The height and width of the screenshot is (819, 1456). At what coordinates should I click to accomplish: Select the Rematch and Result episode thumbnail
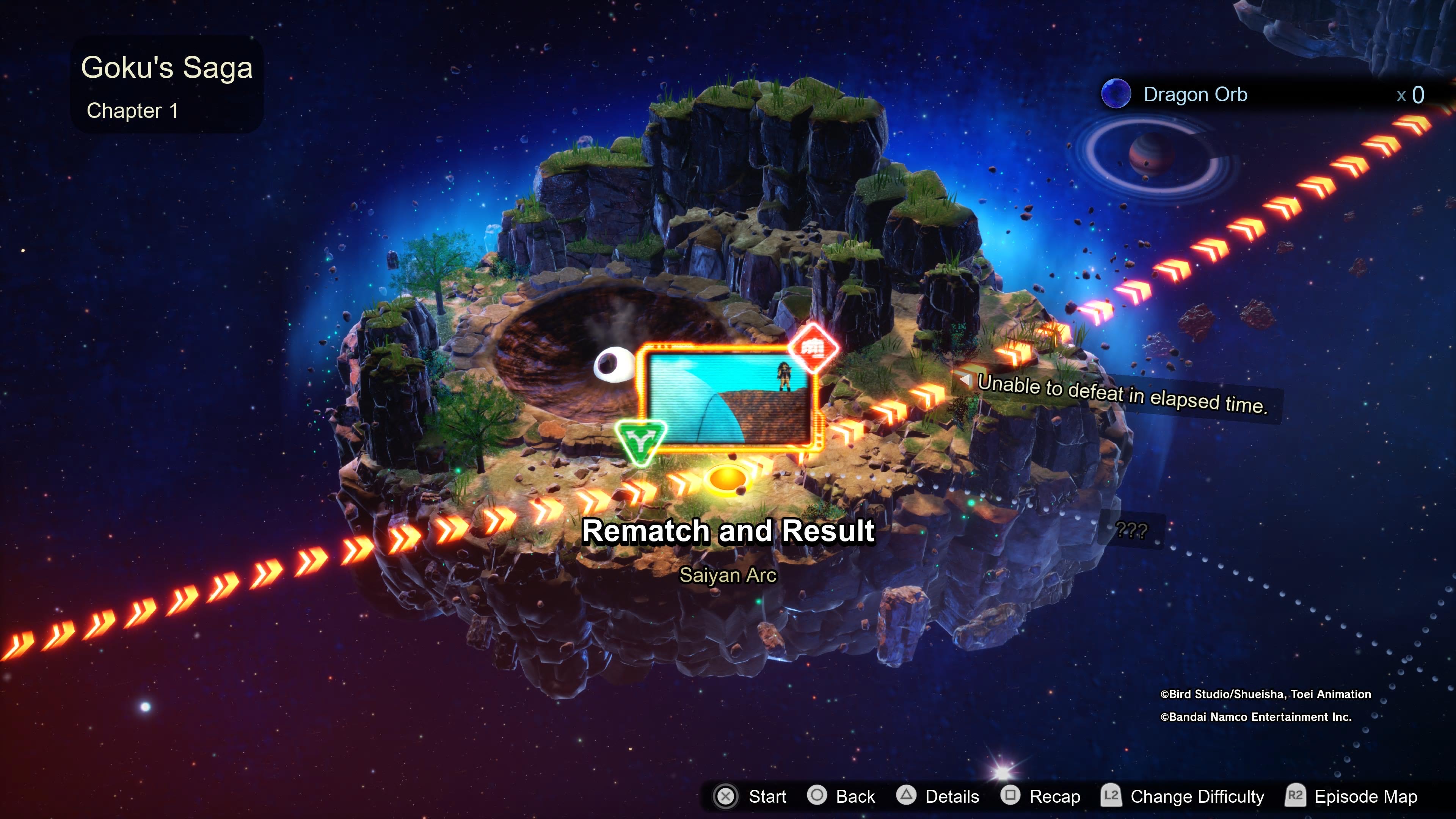729,399
